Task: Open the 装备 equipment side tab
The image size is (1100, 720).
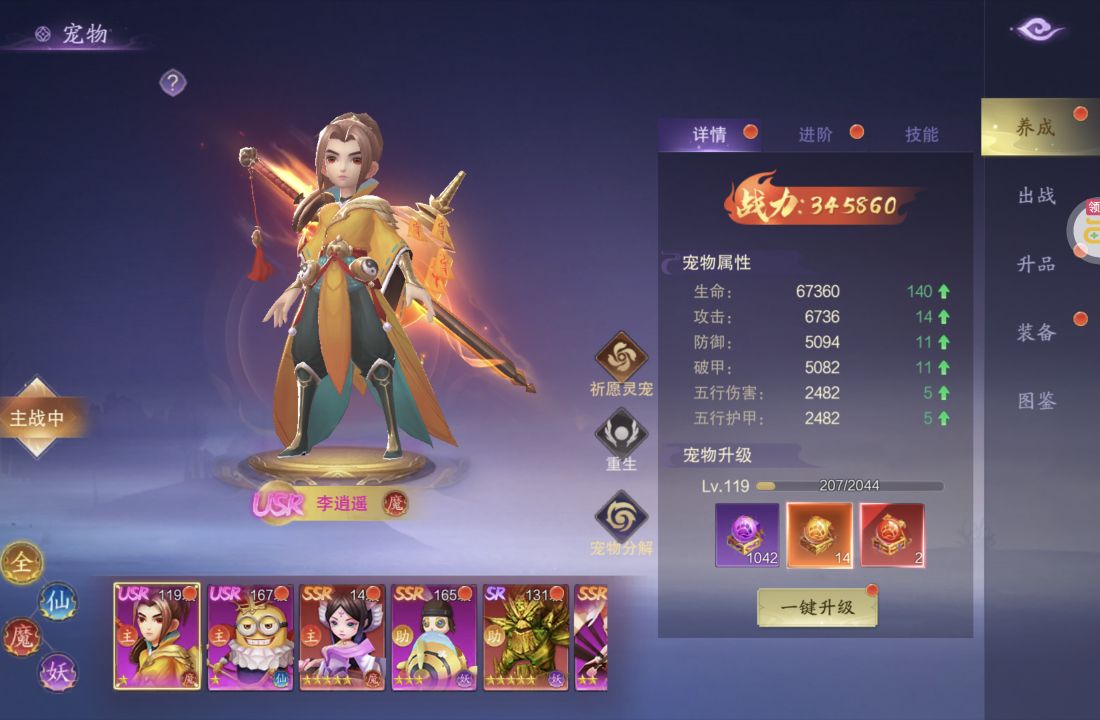Action: tap(1037, 332)
